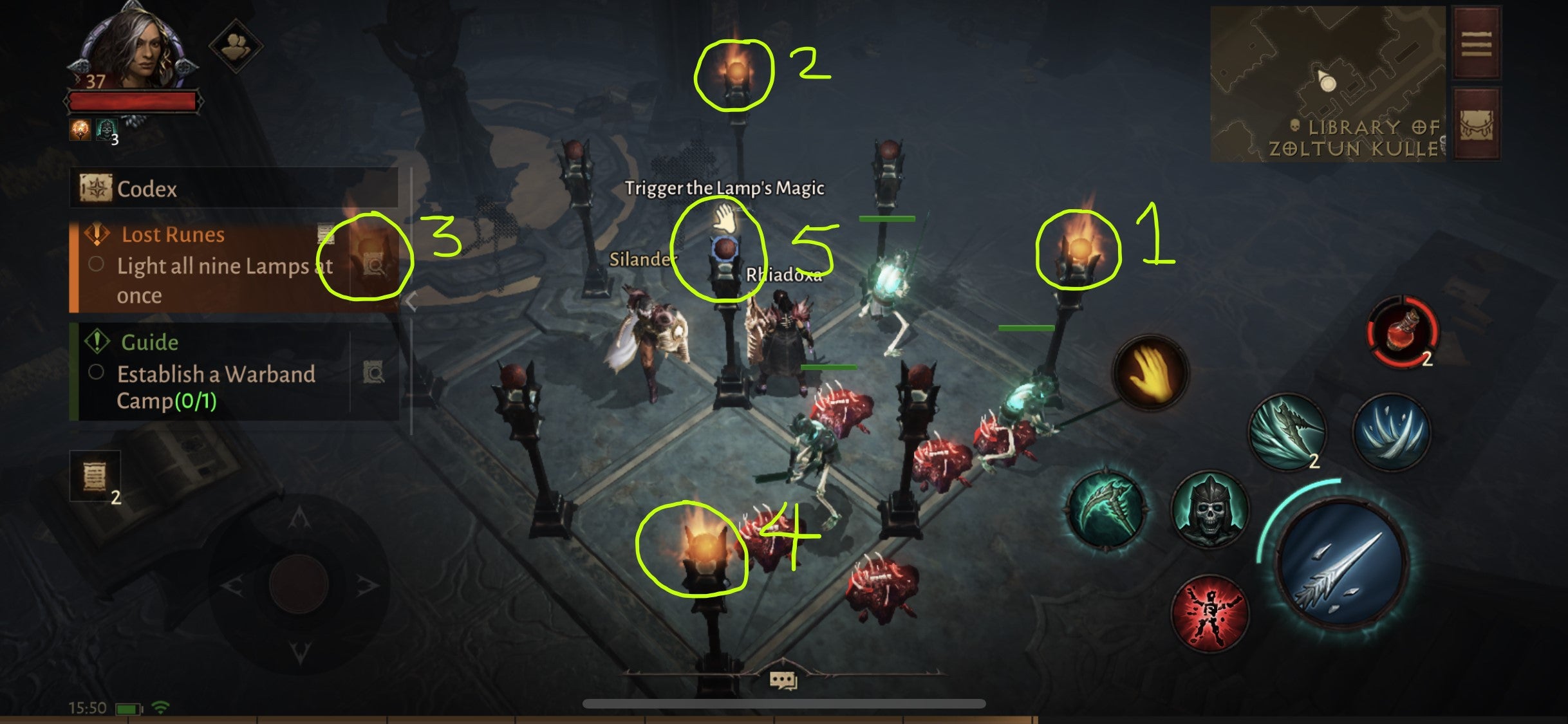
Task: Click the character health bar
Action: 135,100
